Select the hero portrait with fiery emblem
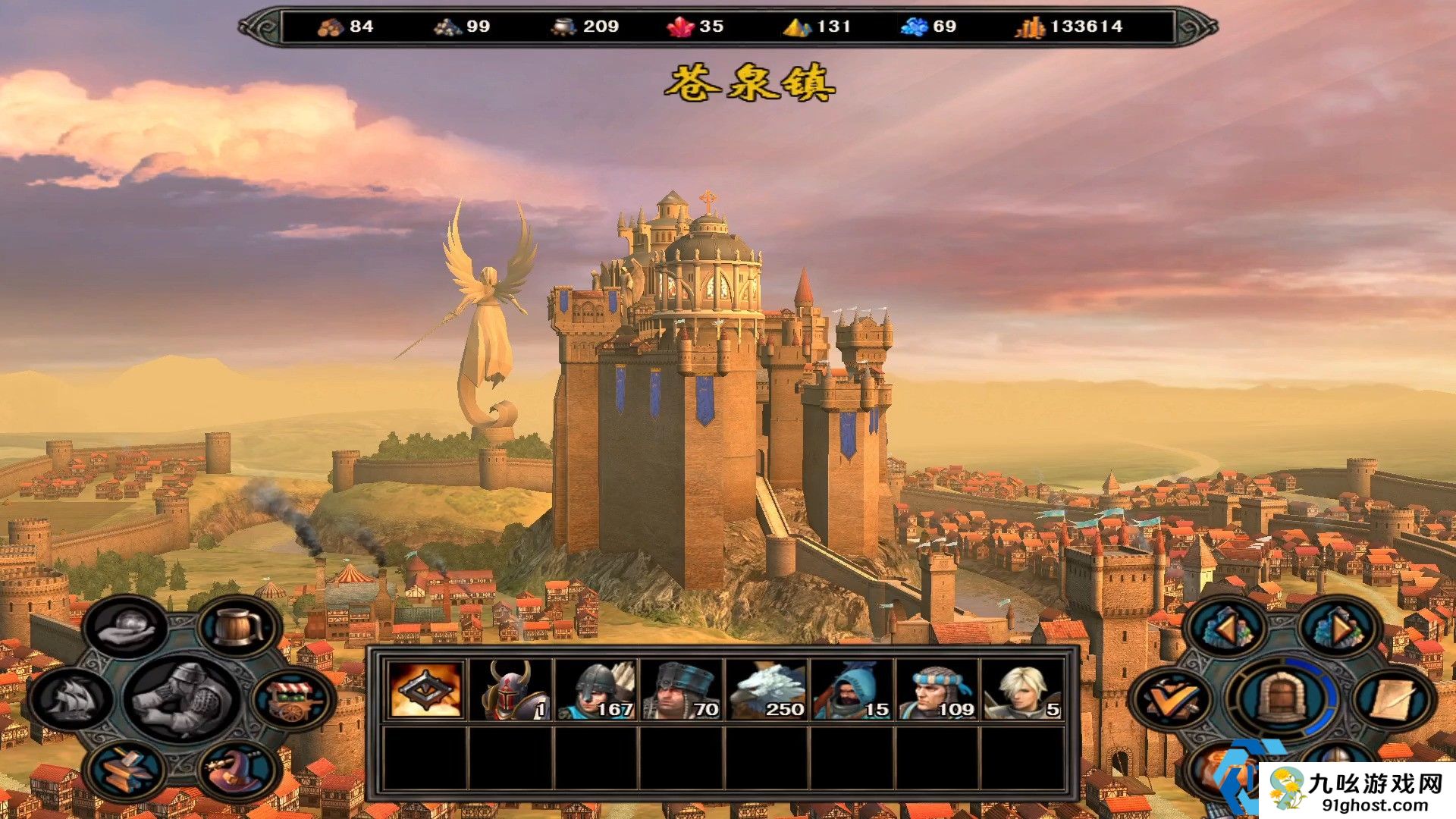This screenshot has height=819, width=1456. pos(425,689)
